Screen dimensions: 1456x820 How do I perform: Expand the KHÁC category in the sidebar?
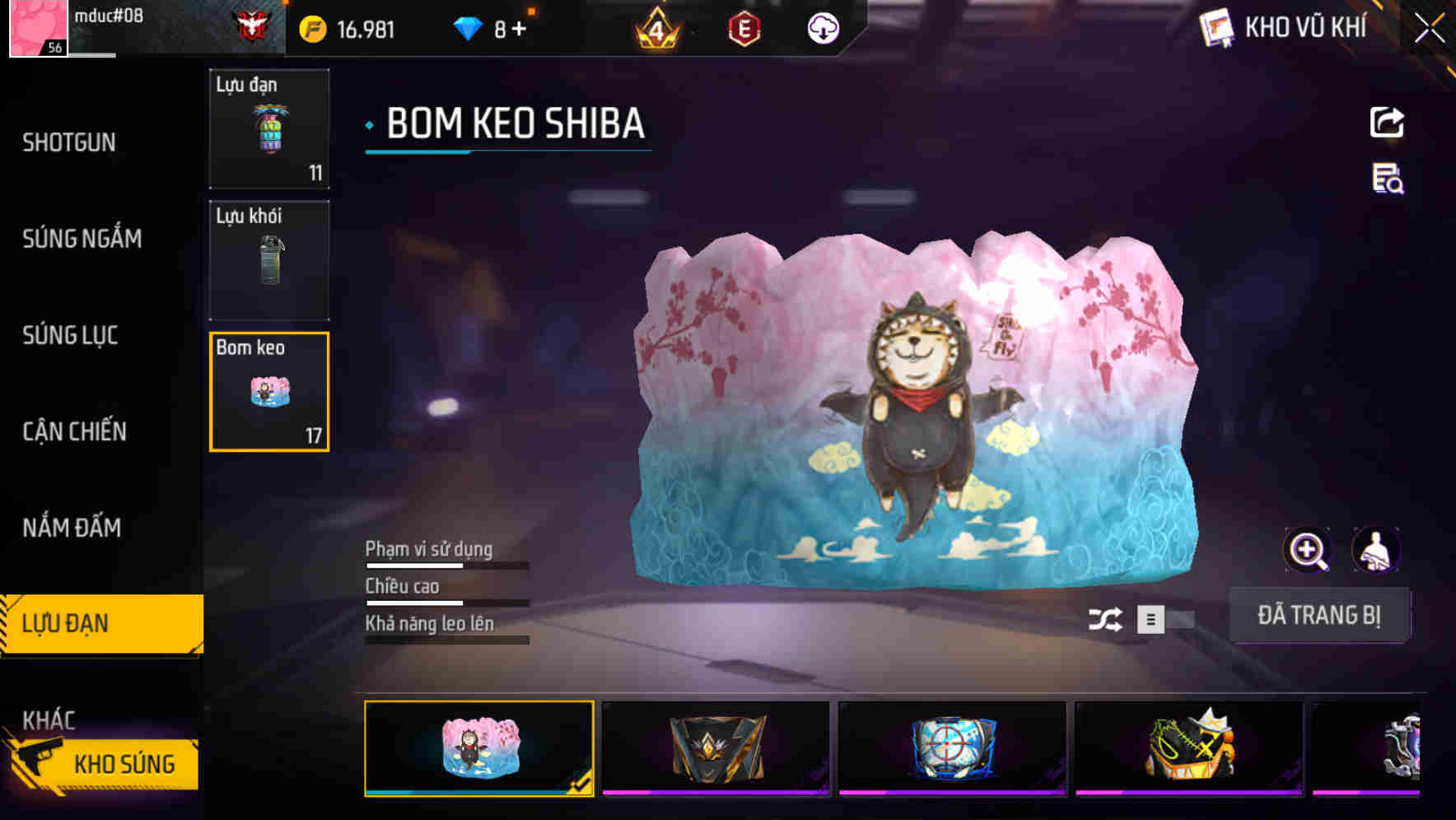click(49, 718)
